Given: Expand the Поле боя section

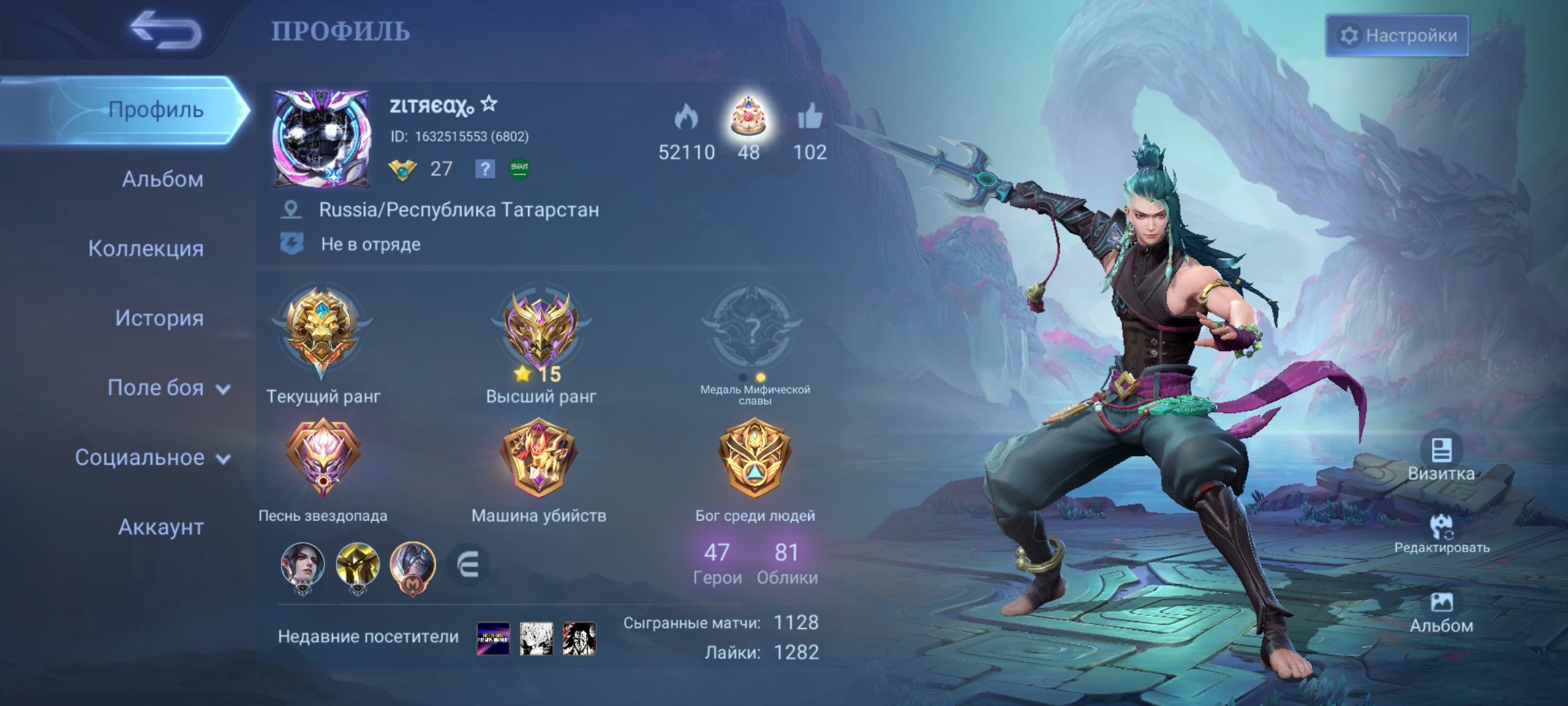Looking at the screenshot, I should (167, 388).
